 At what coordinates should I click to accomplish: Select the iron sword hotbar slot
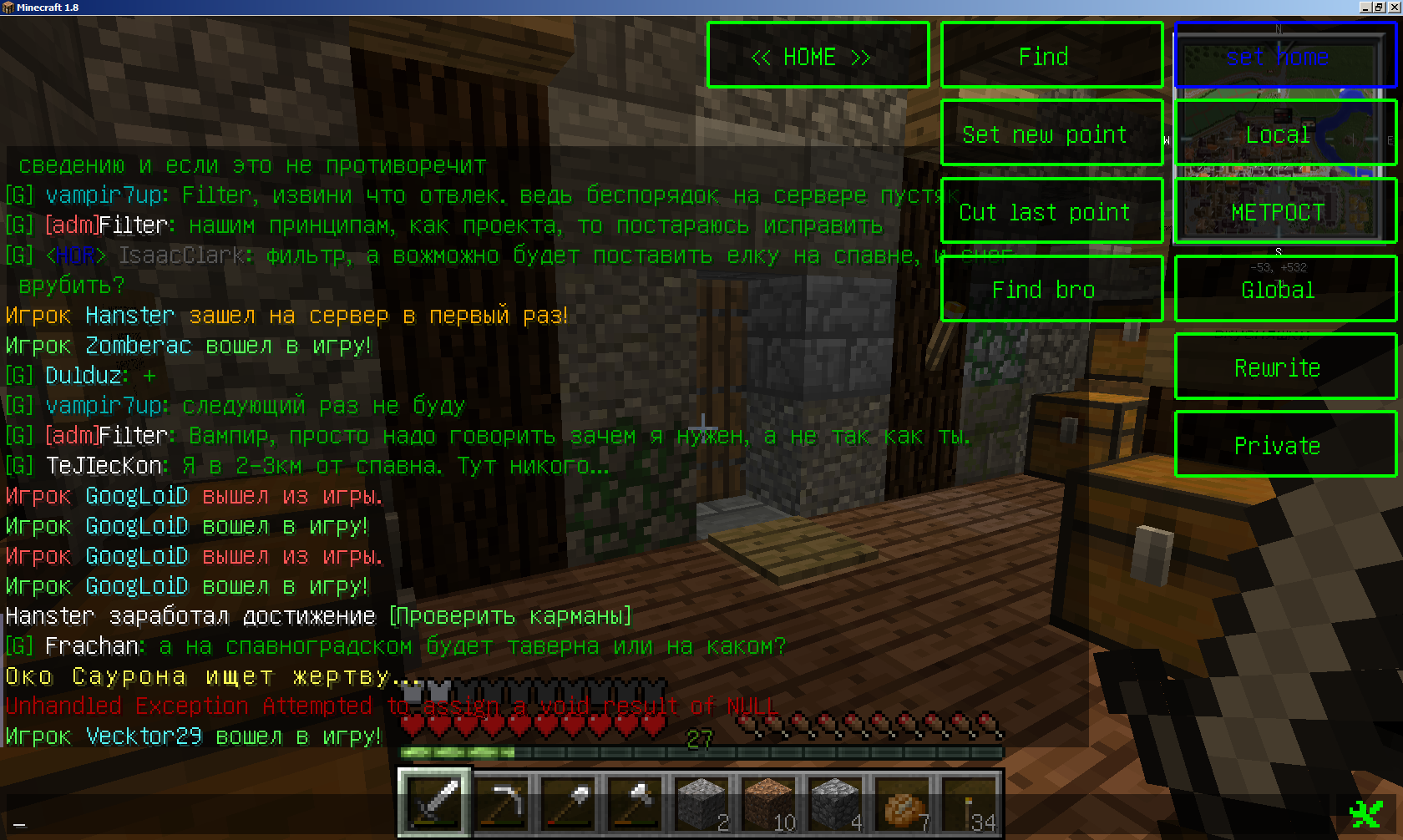(435, 803)
